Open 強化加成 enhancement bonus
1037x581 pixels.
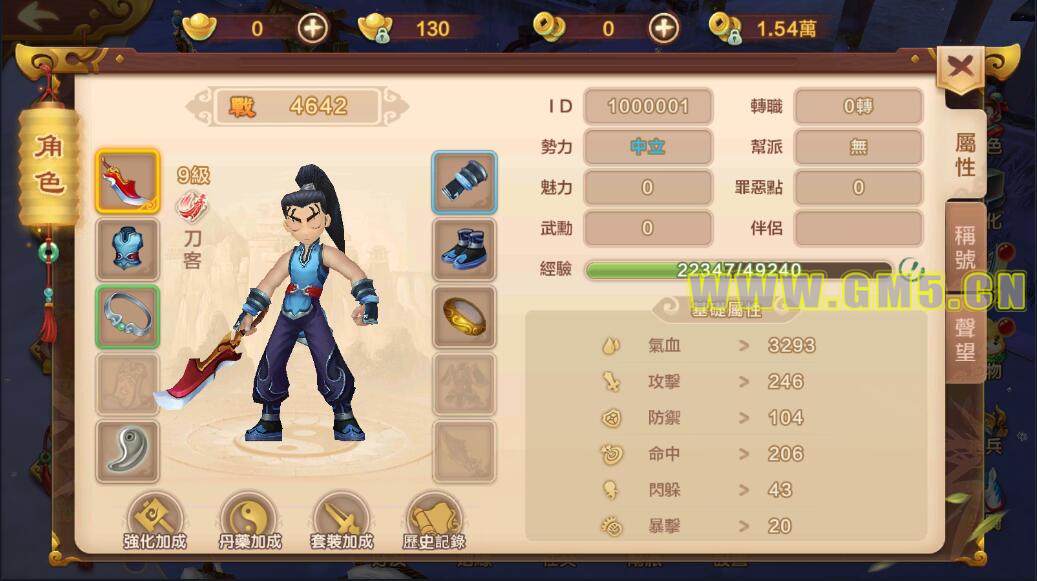coord(155,522)
